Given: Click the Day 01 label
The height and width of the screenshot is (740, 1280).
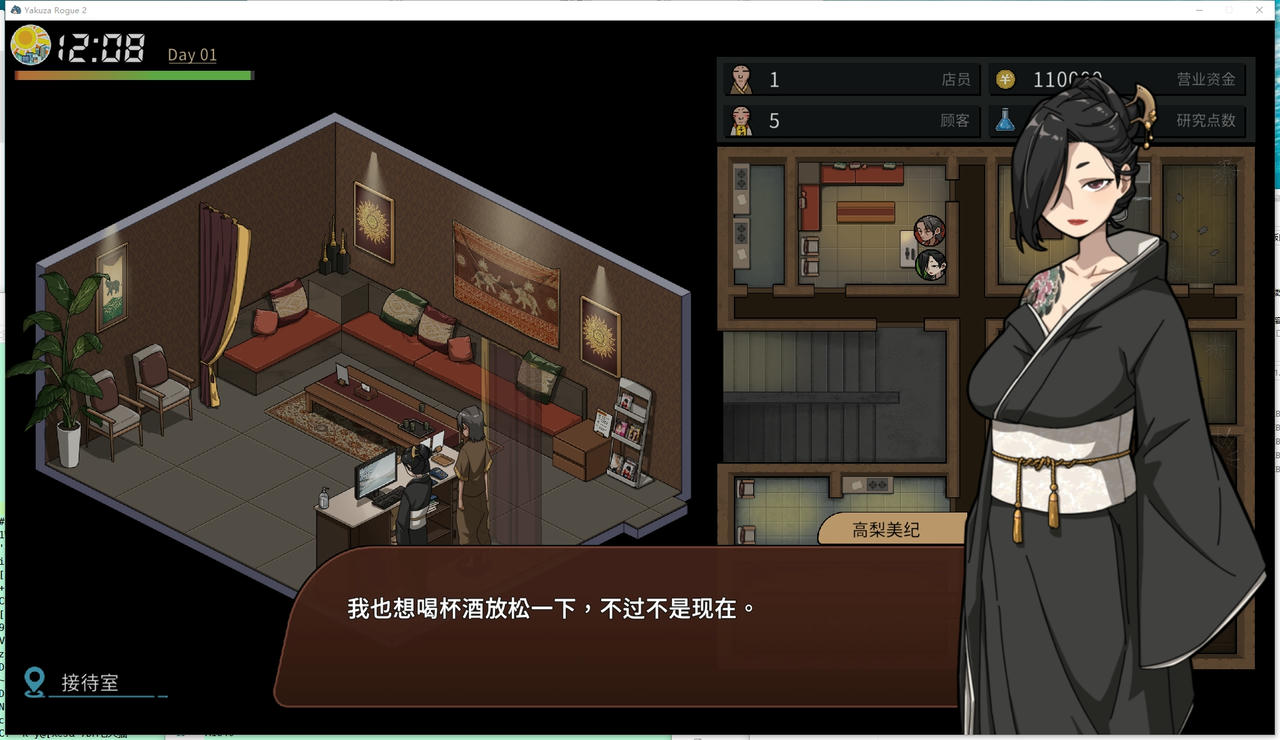Looking at the screenshot, I should pyautogui.click(x=190, y=54).
